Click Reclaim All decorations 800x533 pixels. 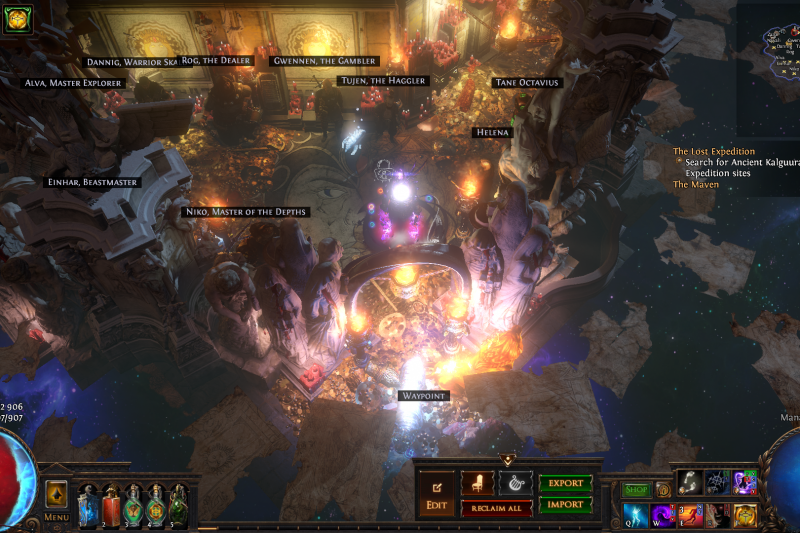coord(496,508)
